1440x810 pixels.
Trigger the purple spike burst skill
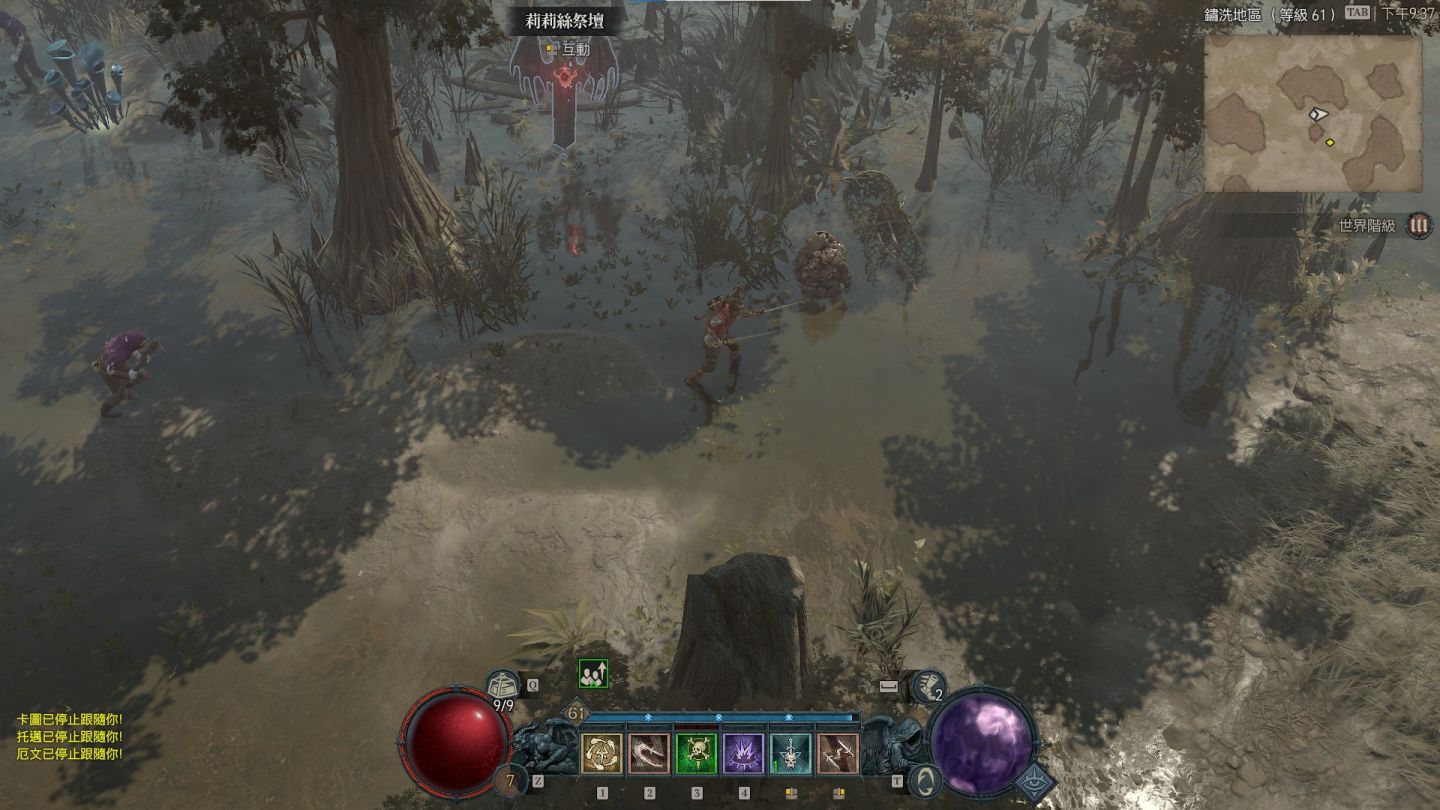(744, 754)
